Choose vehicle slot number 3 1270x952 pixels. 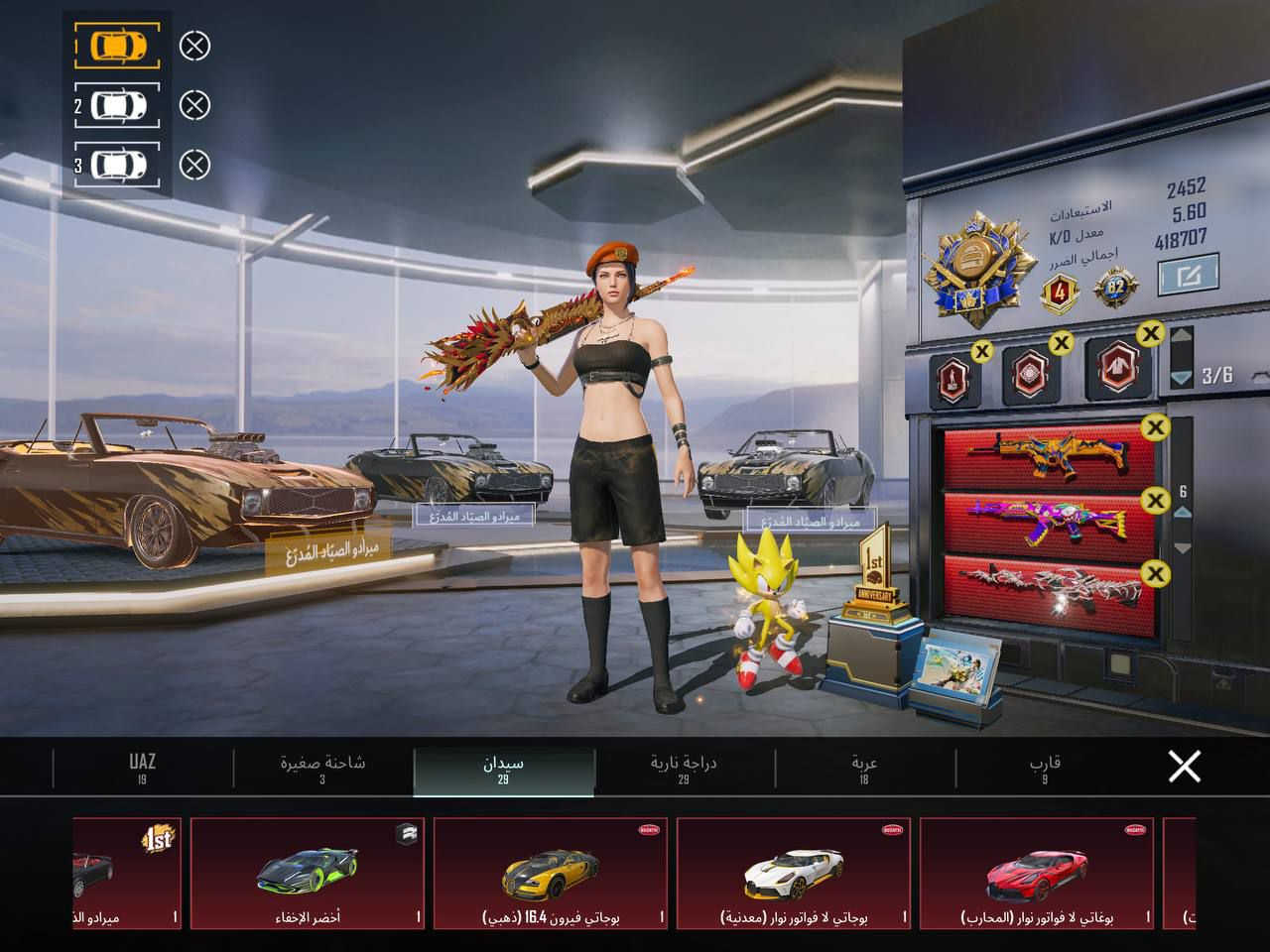[x=117, y=165]
